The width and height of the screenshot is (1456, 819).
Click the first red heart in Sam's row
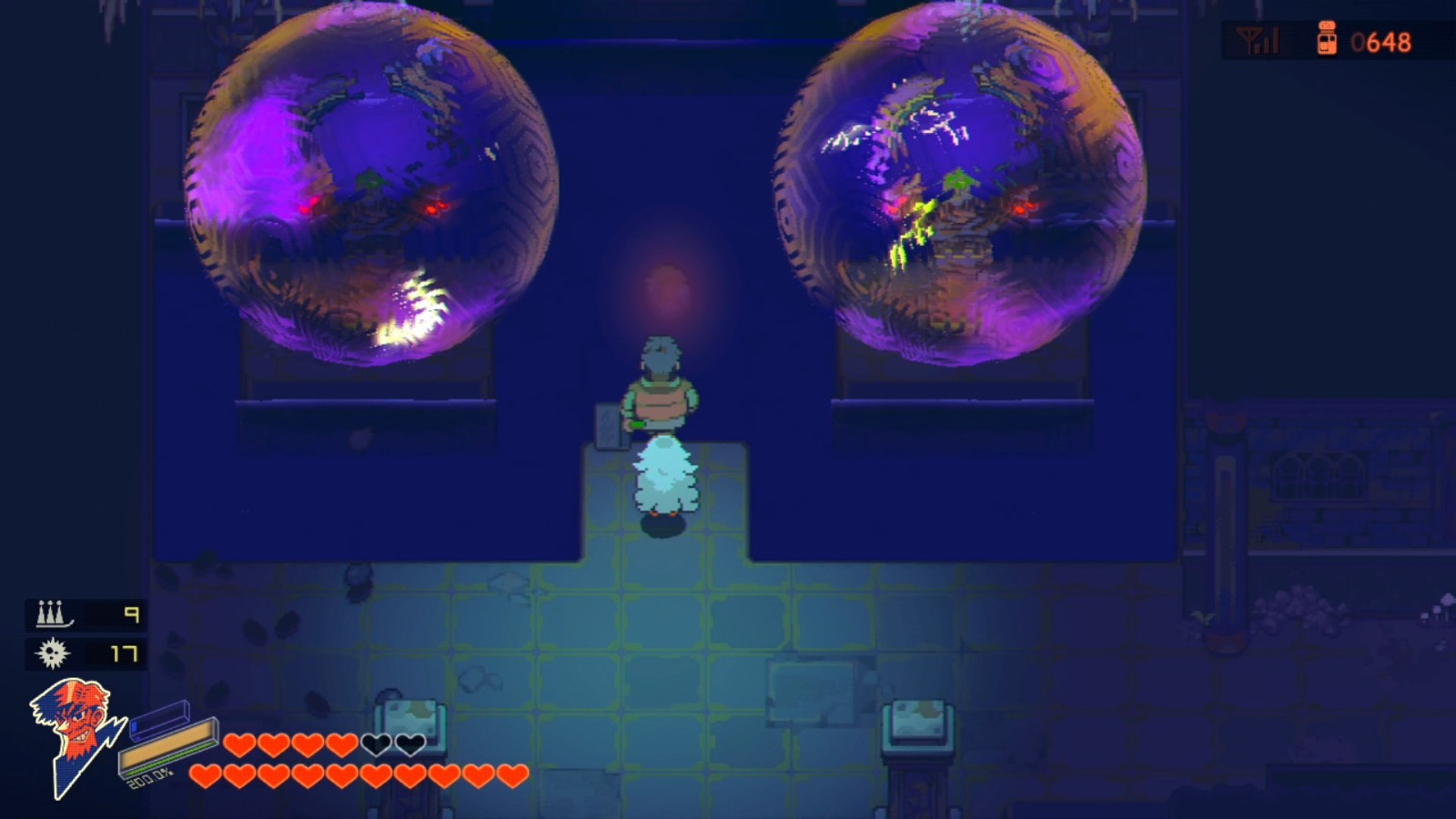(x=205, y=775)
